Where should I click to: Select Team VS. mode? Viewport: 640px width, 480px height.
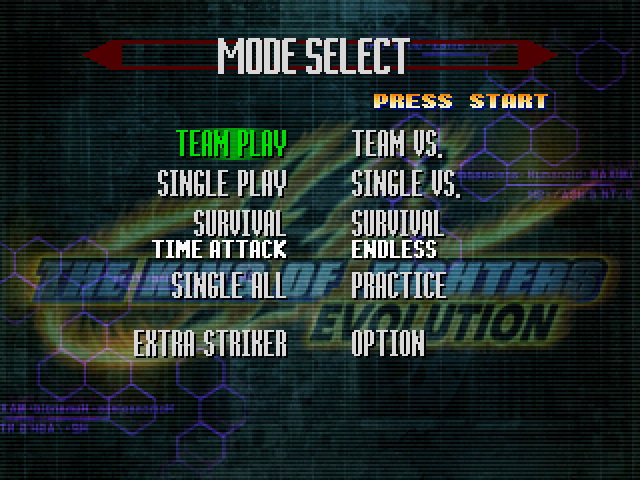tap(397, 145)
